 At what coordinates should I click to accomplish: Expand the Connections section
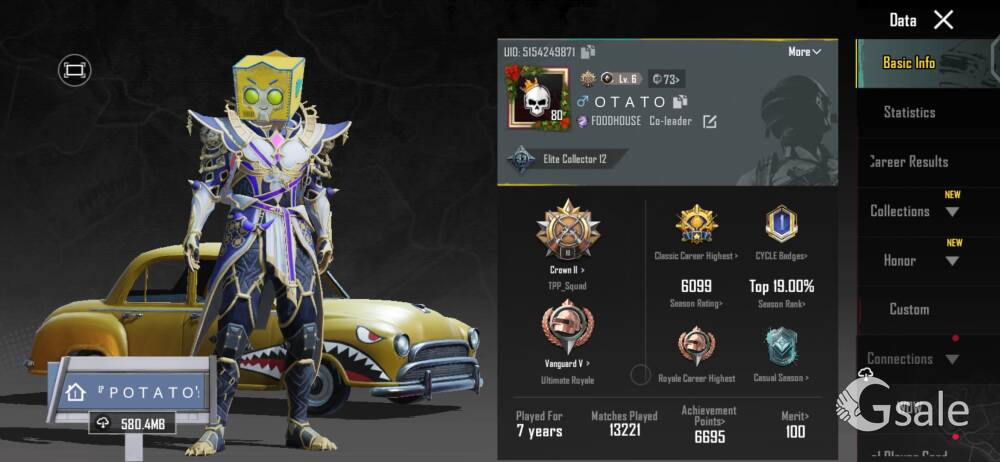912,359
